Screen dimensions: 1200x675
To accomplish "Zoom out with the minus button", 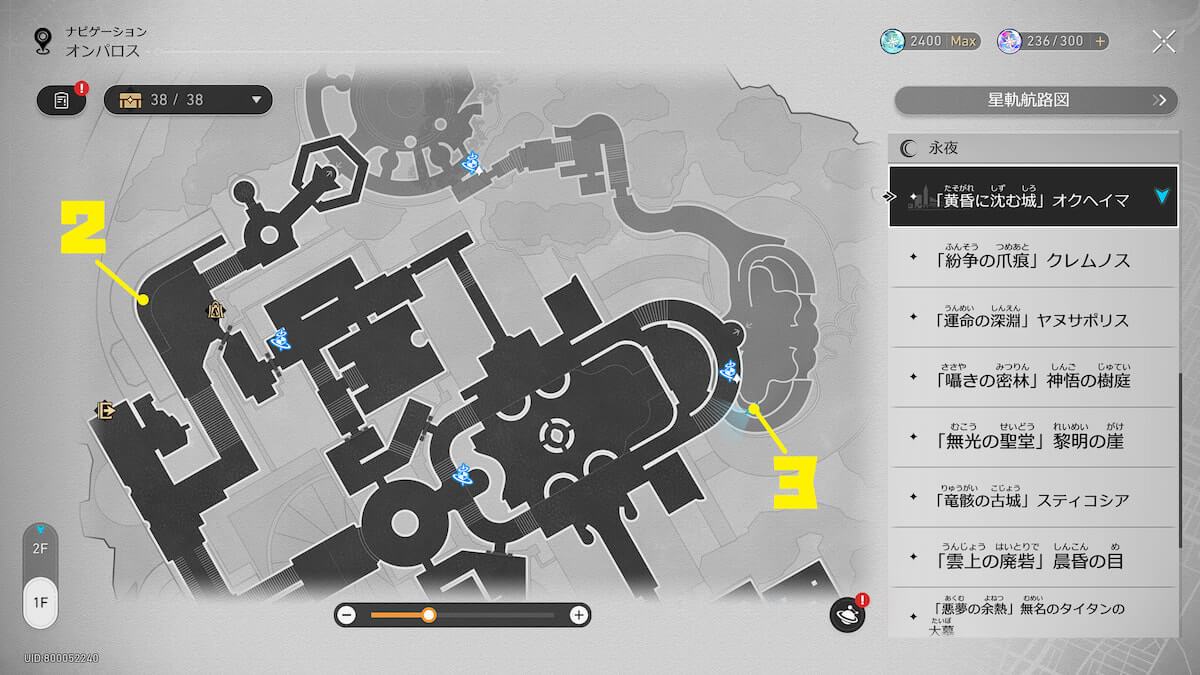I will (347, 615).
